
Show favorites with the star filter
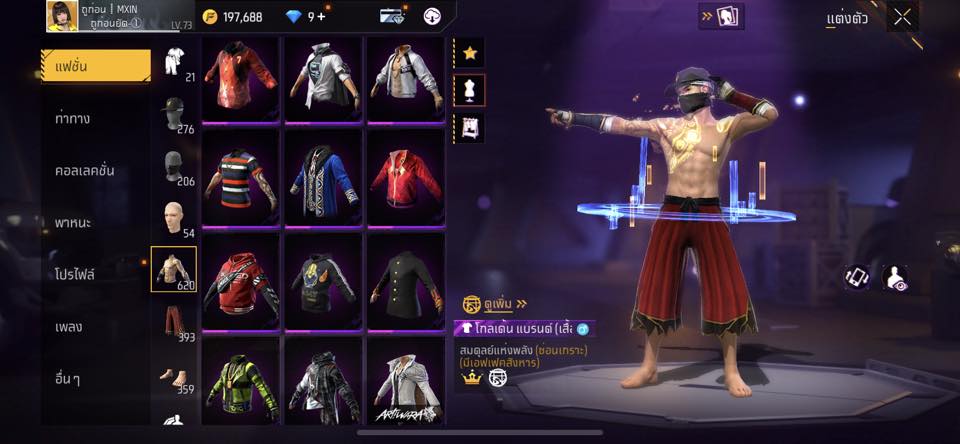click(470, 53)
